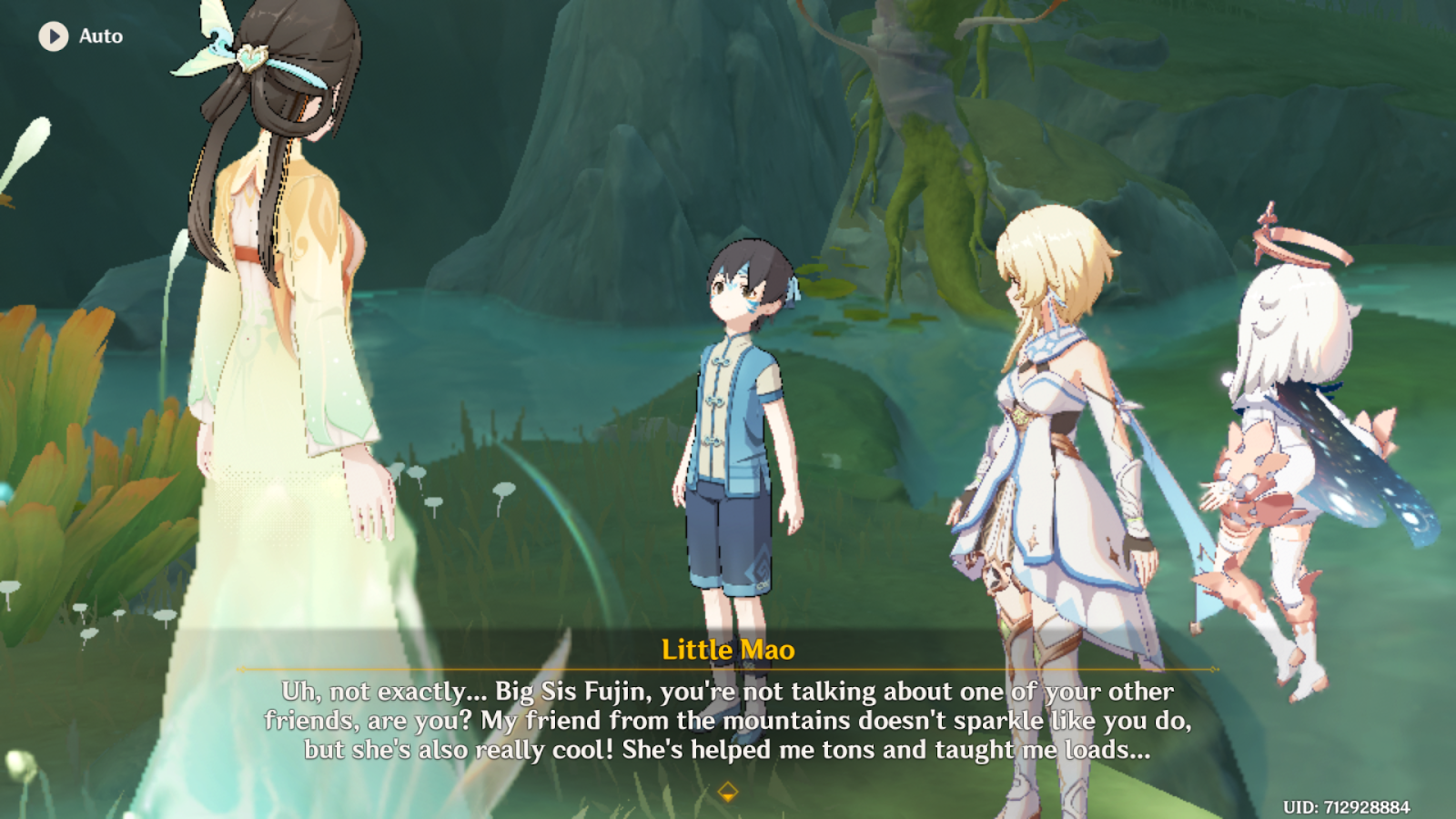Toggle the Auto dialogue play button
The width and height of the screenshot is (1456, 819).
(54, 36)
